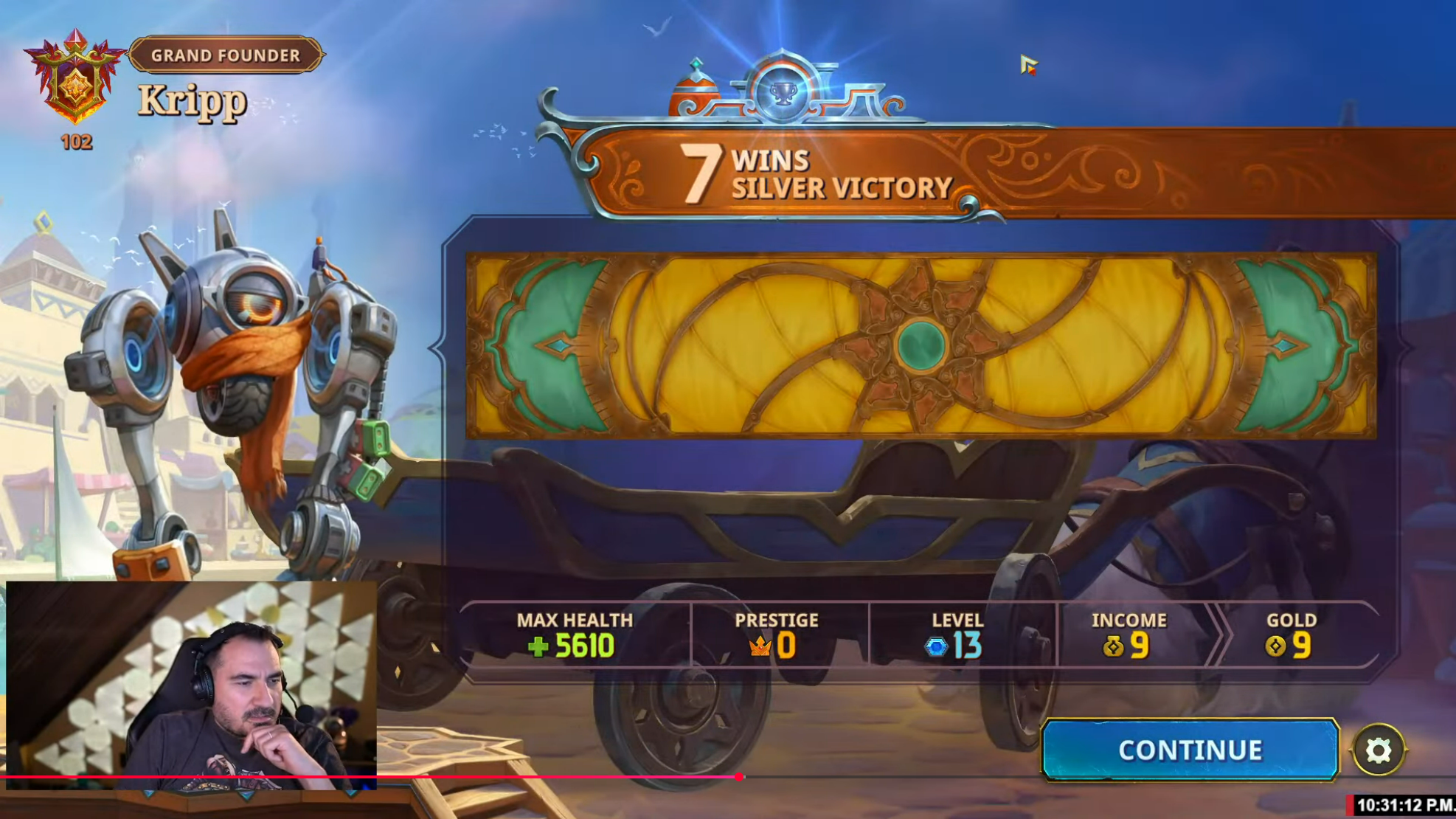Click the blue Continue button
The image size is (1456, 819).
click(1190, 750)
